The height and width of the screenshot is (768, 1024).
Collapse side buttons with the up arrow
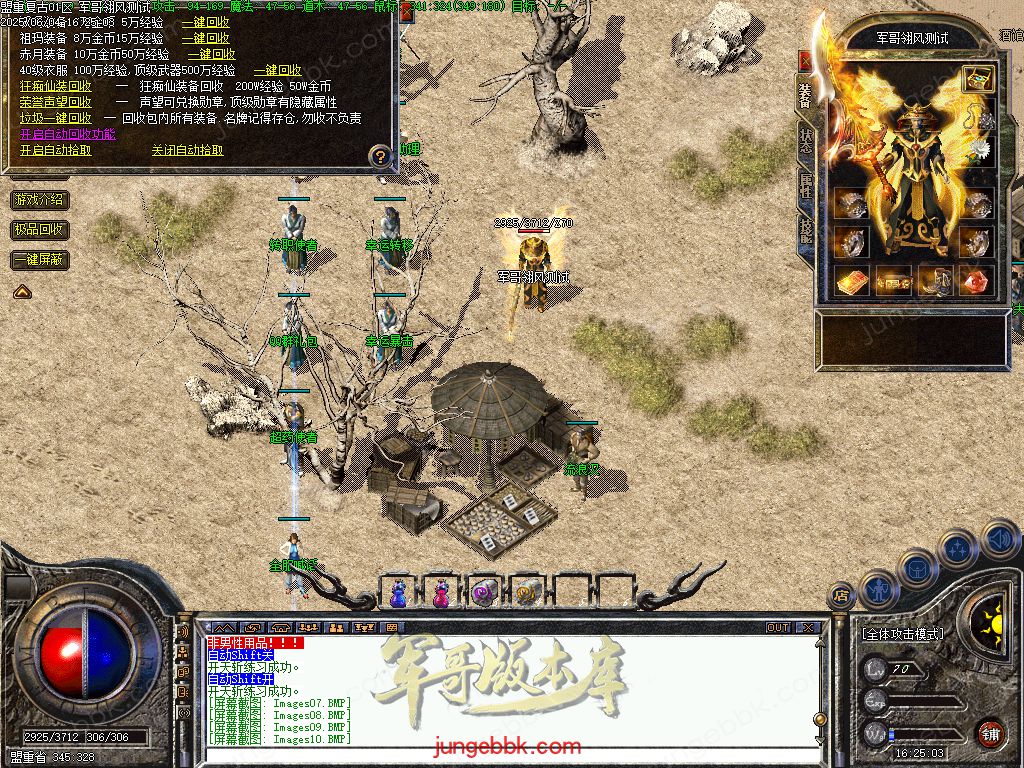click(21, 292)
